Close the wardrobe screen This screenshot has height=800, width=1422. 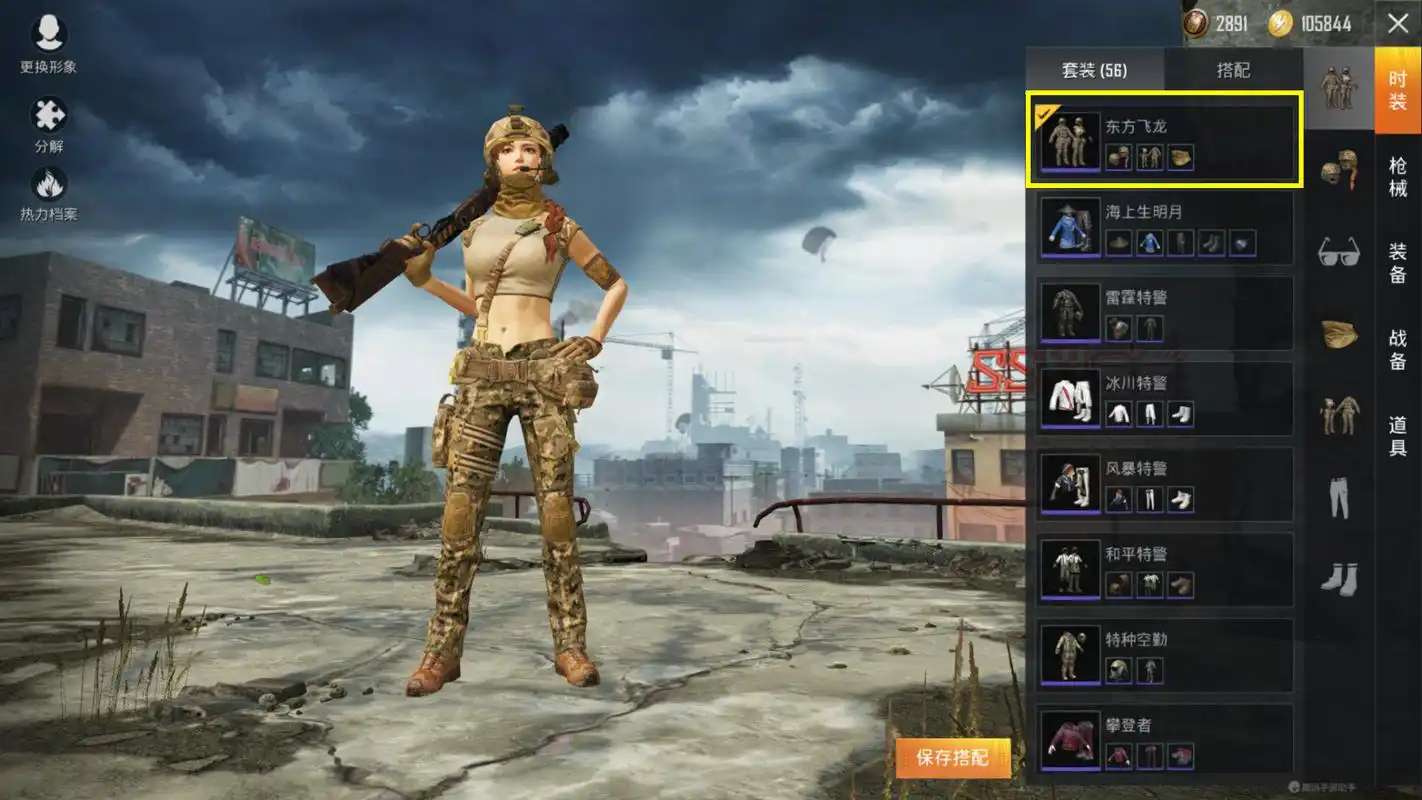coord(1397,24)
